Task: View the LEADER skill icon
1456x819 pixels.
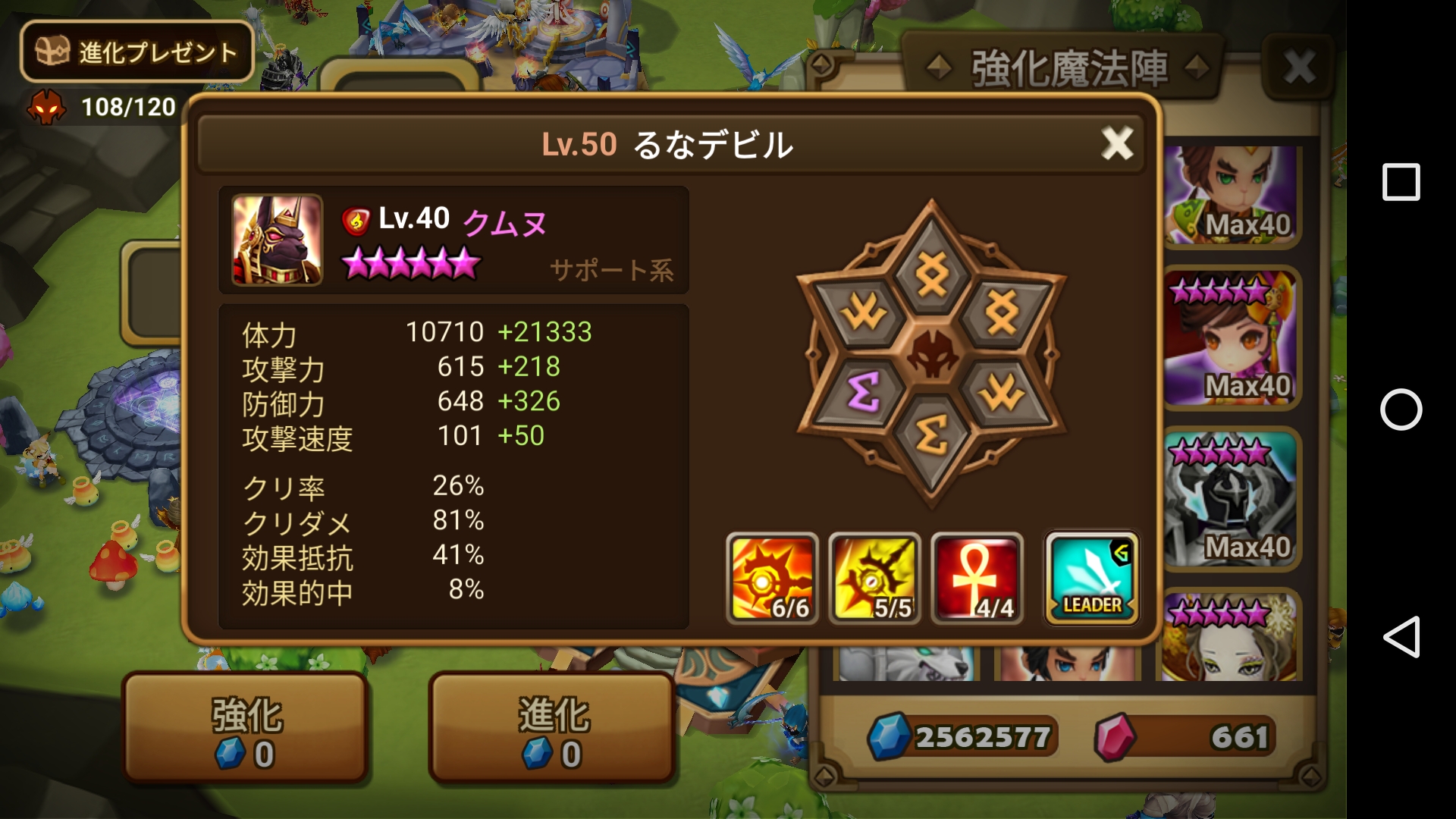Action: click(1091, 579)
